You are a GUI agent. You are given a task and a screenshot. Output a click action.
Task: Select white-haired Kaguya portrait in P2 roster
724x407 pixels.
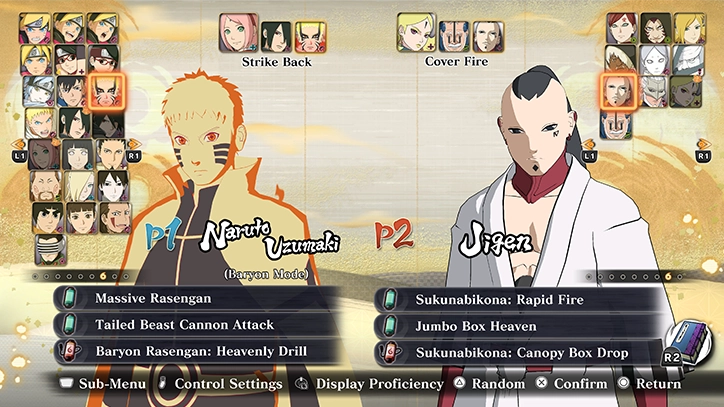[653, 60]
